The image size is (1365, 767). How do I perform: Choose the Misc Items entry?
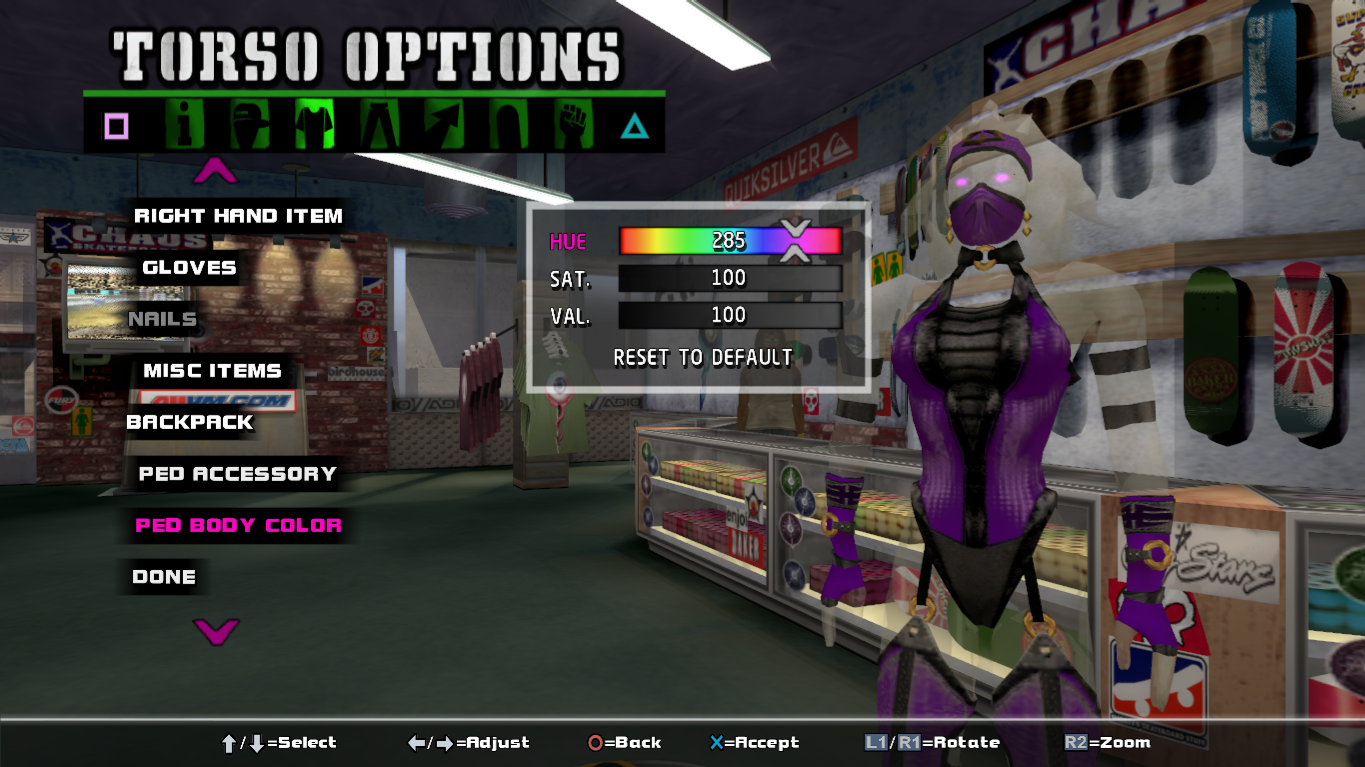[x=212, y=371]
